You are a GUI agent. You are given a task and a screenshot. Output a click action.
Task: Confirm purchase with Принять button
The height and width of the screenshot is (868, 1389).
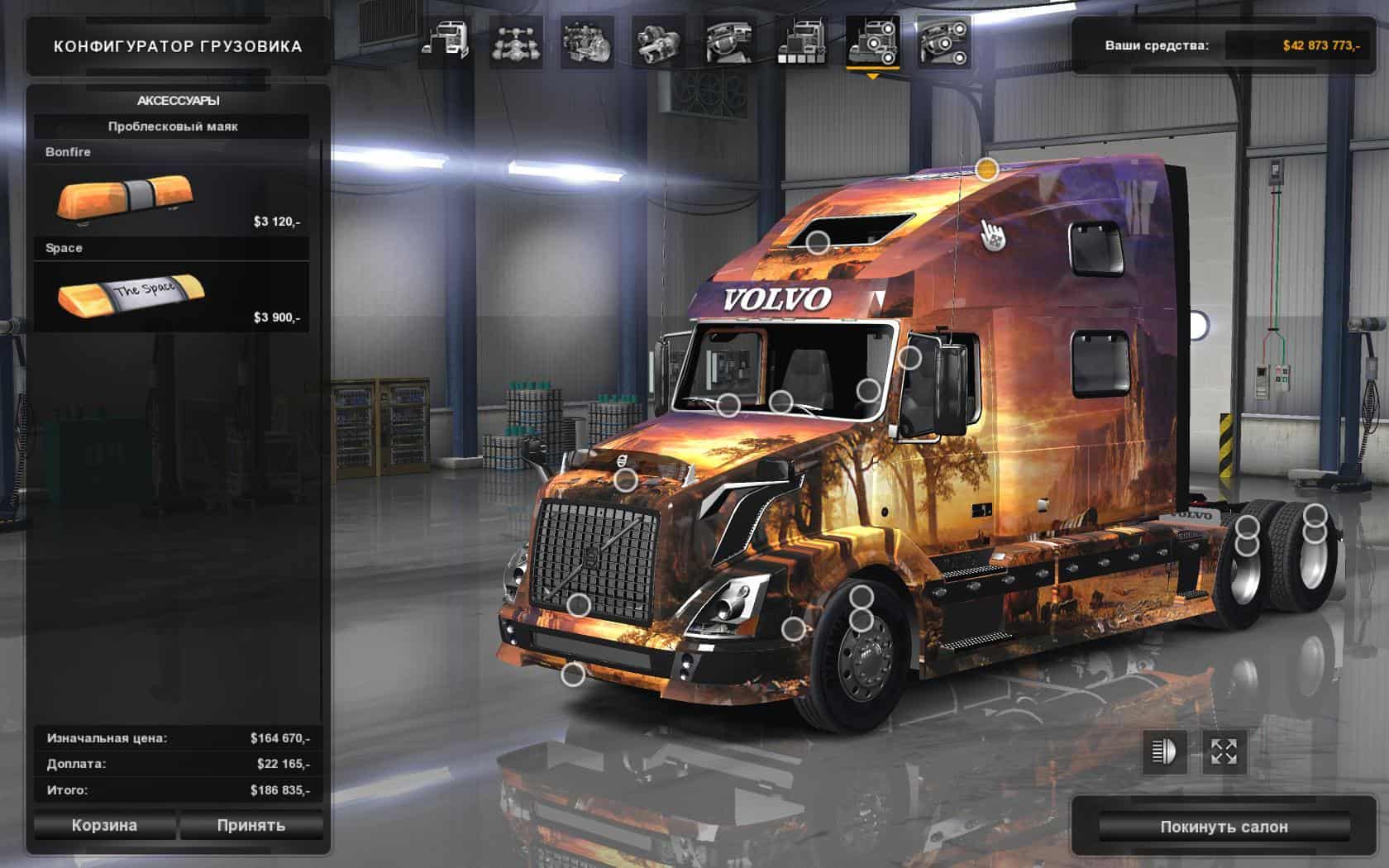(251, 825)
